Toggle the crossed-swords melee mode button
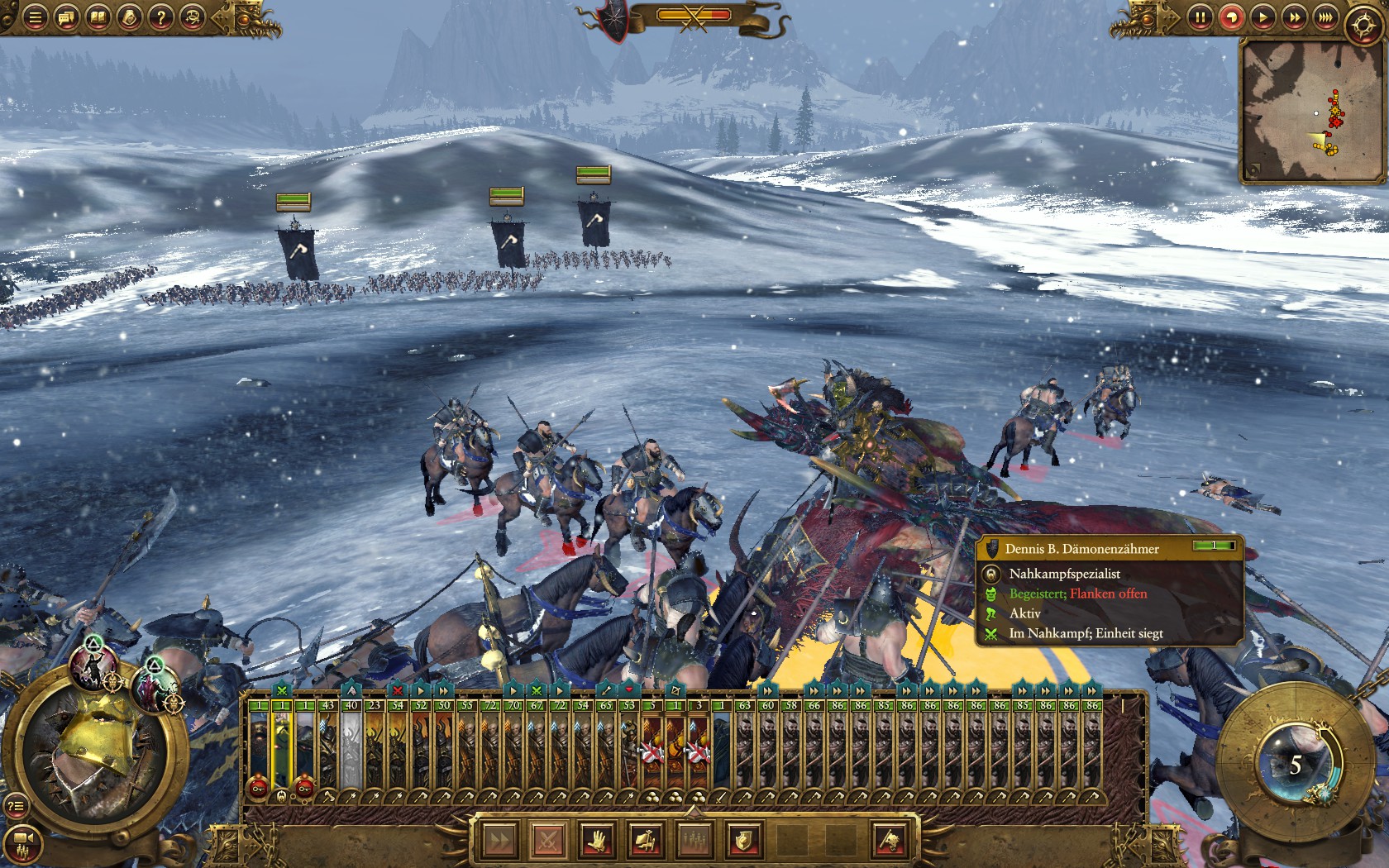Screen dimensions: 1389x868 pos(547,841)
